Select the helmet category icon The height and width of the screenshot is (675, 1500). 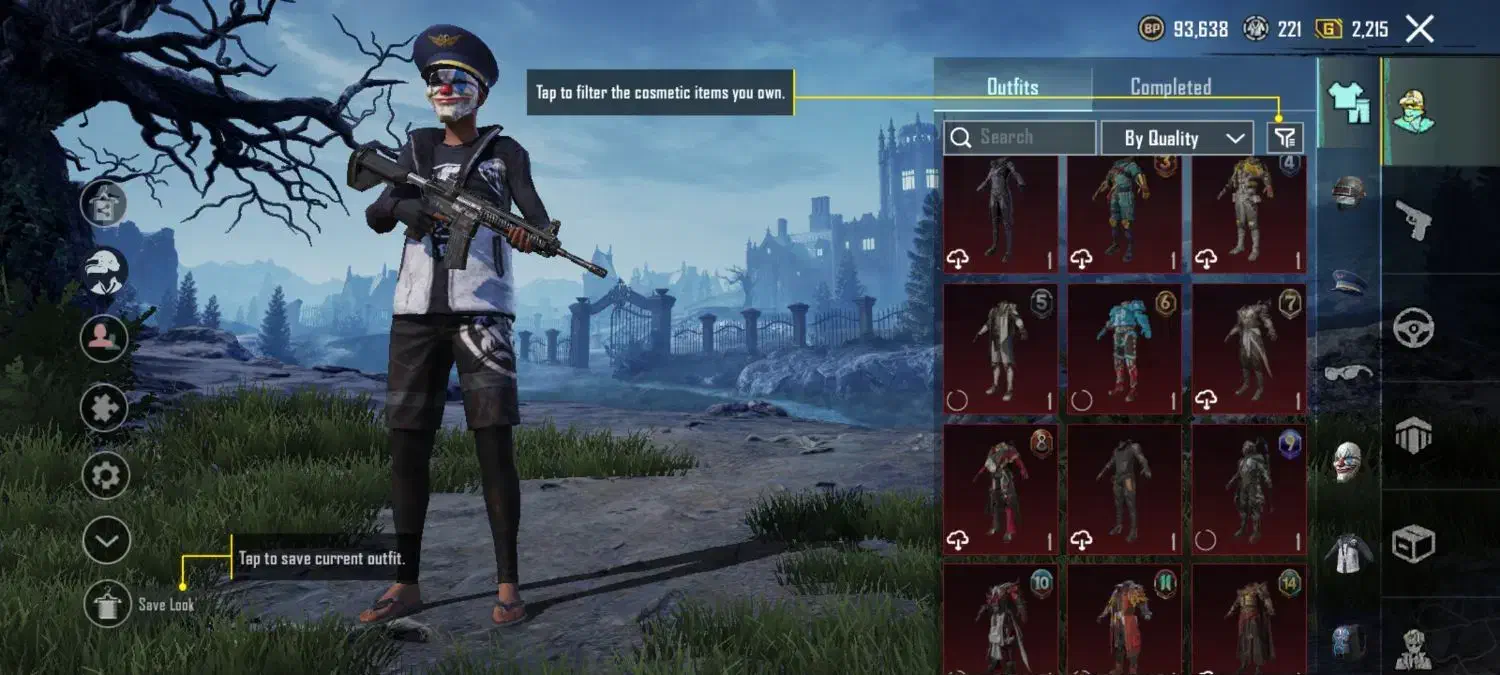tap(1349, 191)
